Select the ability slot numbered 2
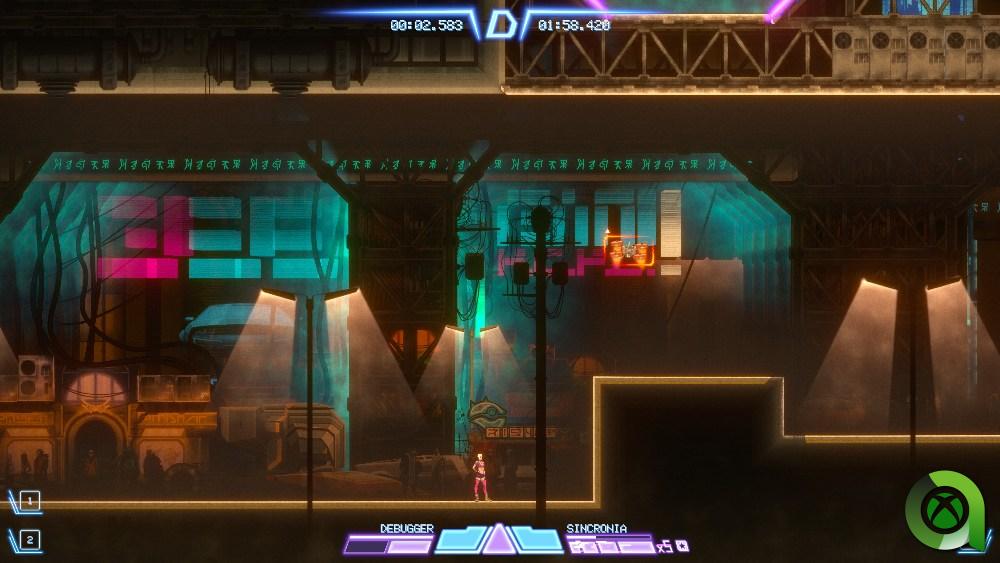 (30, 540)
